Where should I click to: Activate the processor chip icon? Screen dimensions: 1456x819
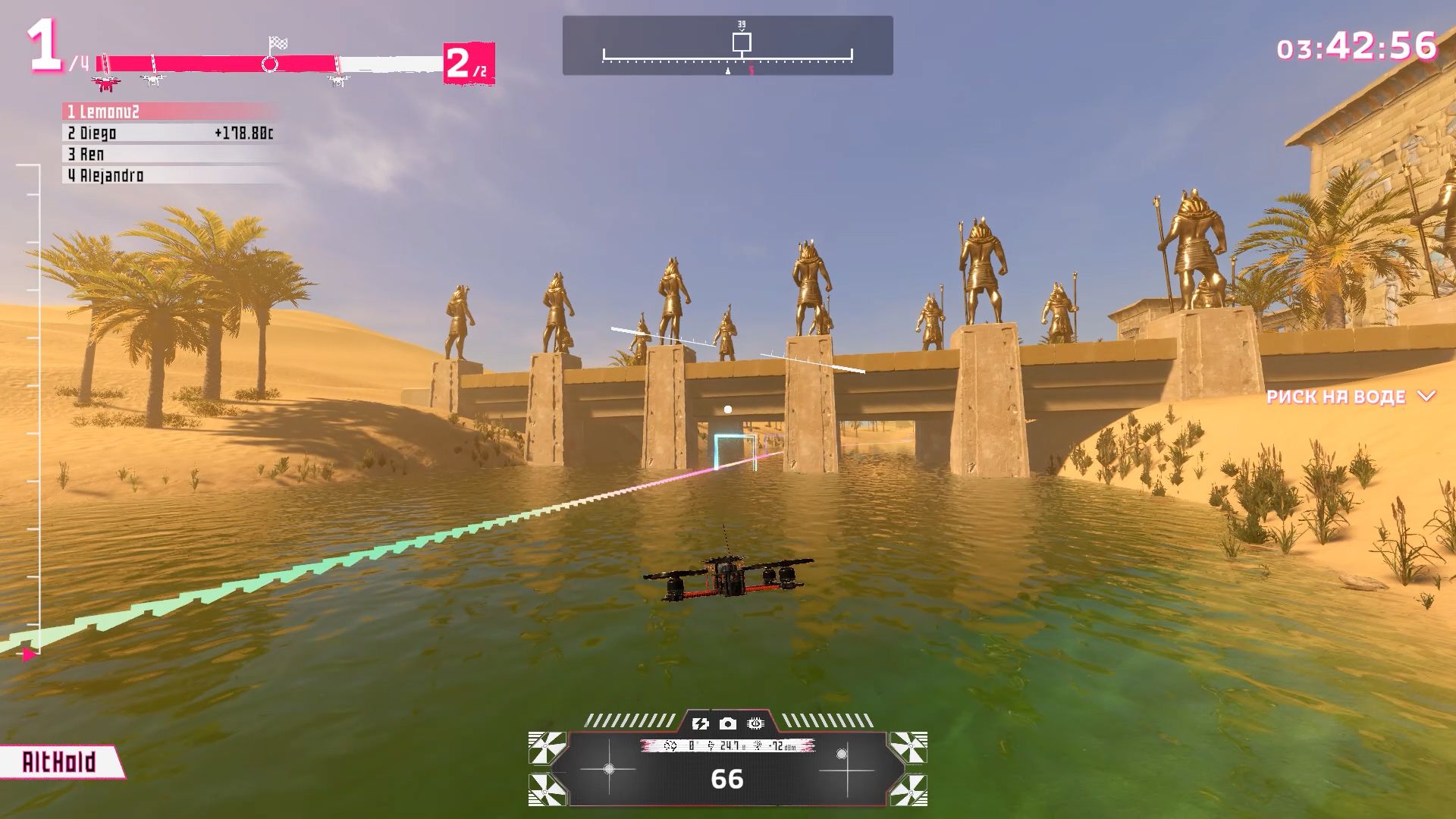(755, 723)
